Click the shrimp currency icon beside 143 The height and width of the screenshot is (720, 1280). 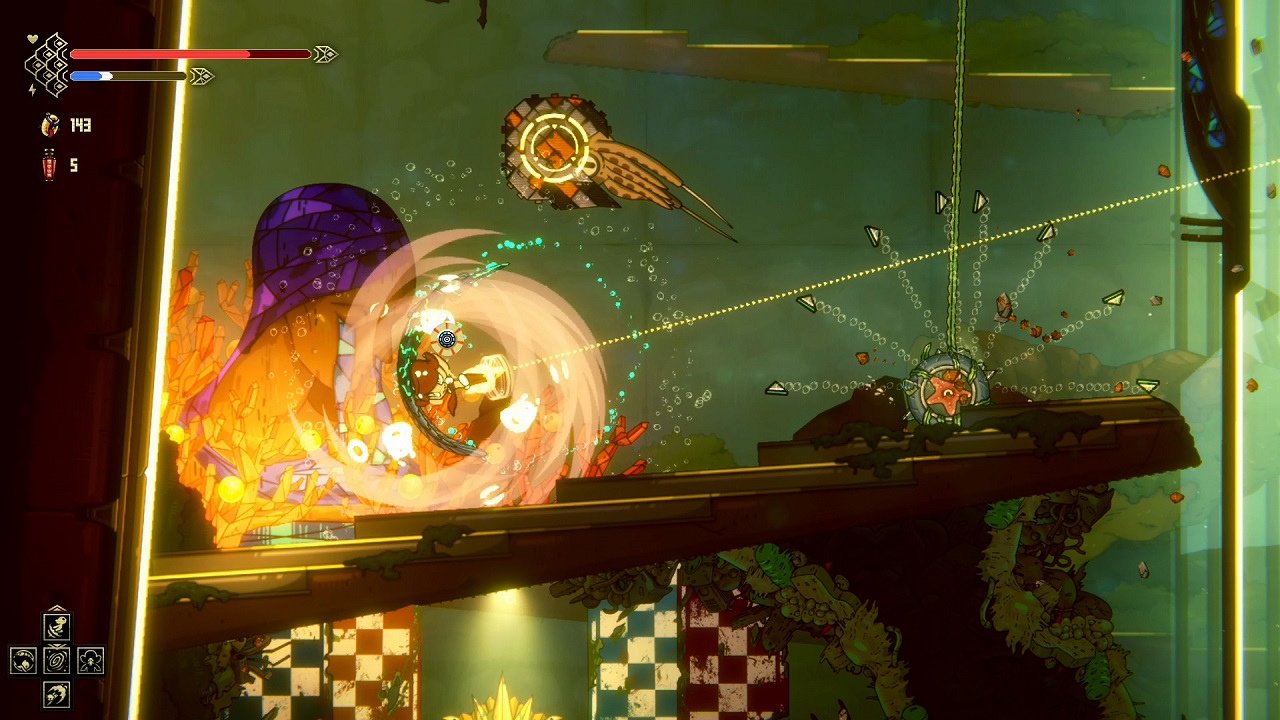click(x=50, y=125)
